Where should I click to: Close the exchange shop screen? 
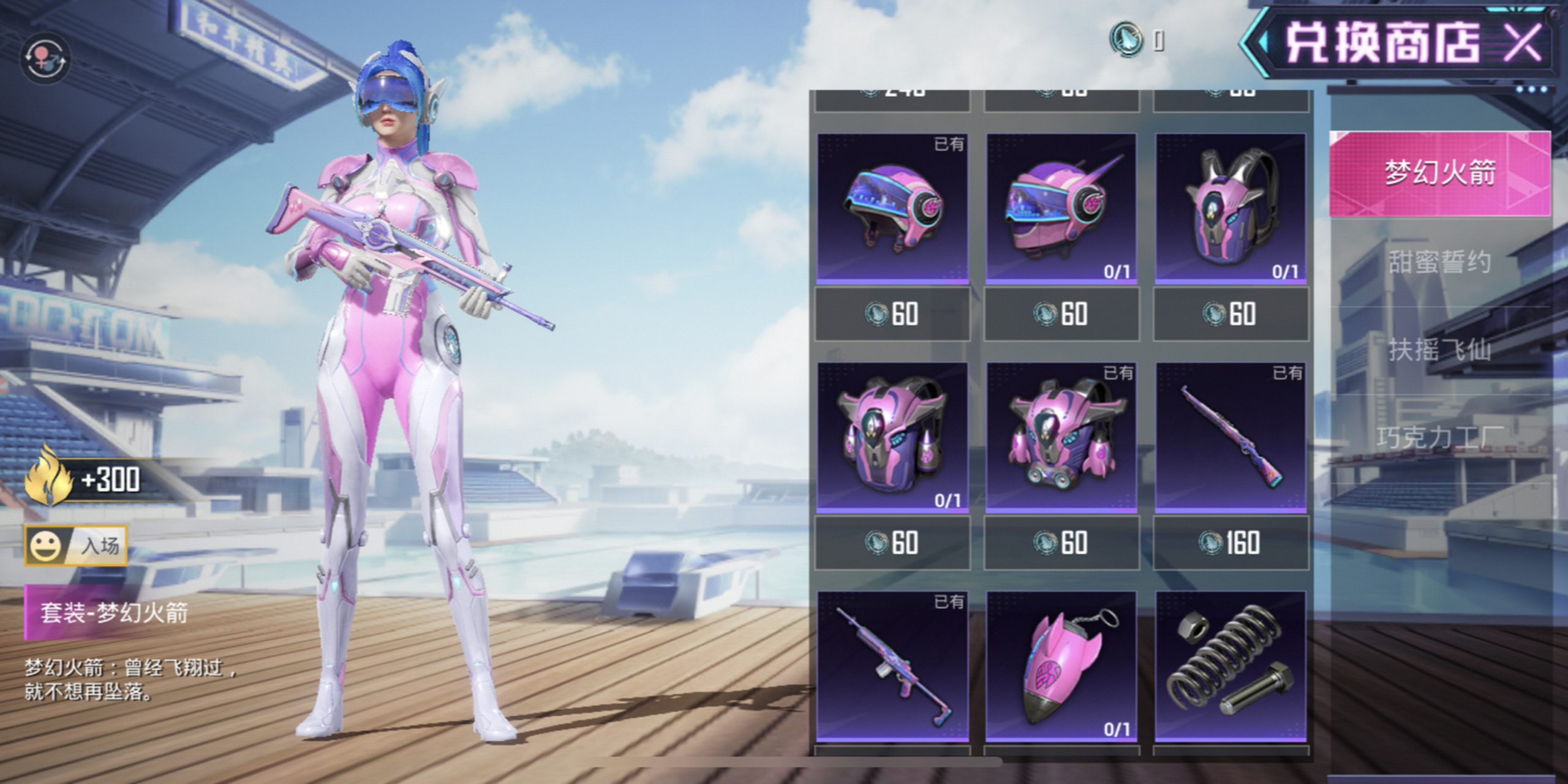pos(1523,43)
